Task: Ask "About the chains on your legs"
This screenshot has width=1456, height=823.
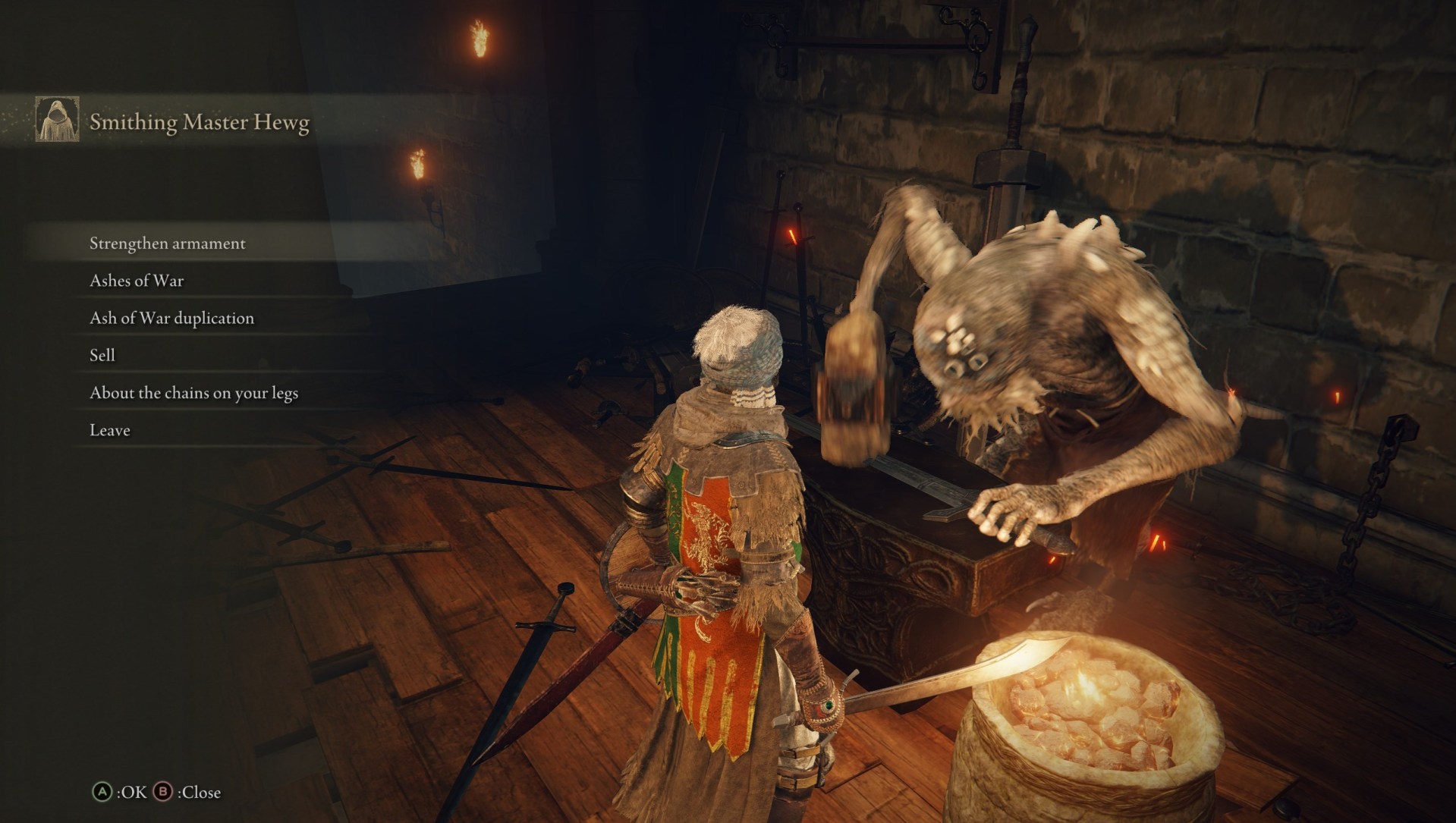Action: click(195, 393)
